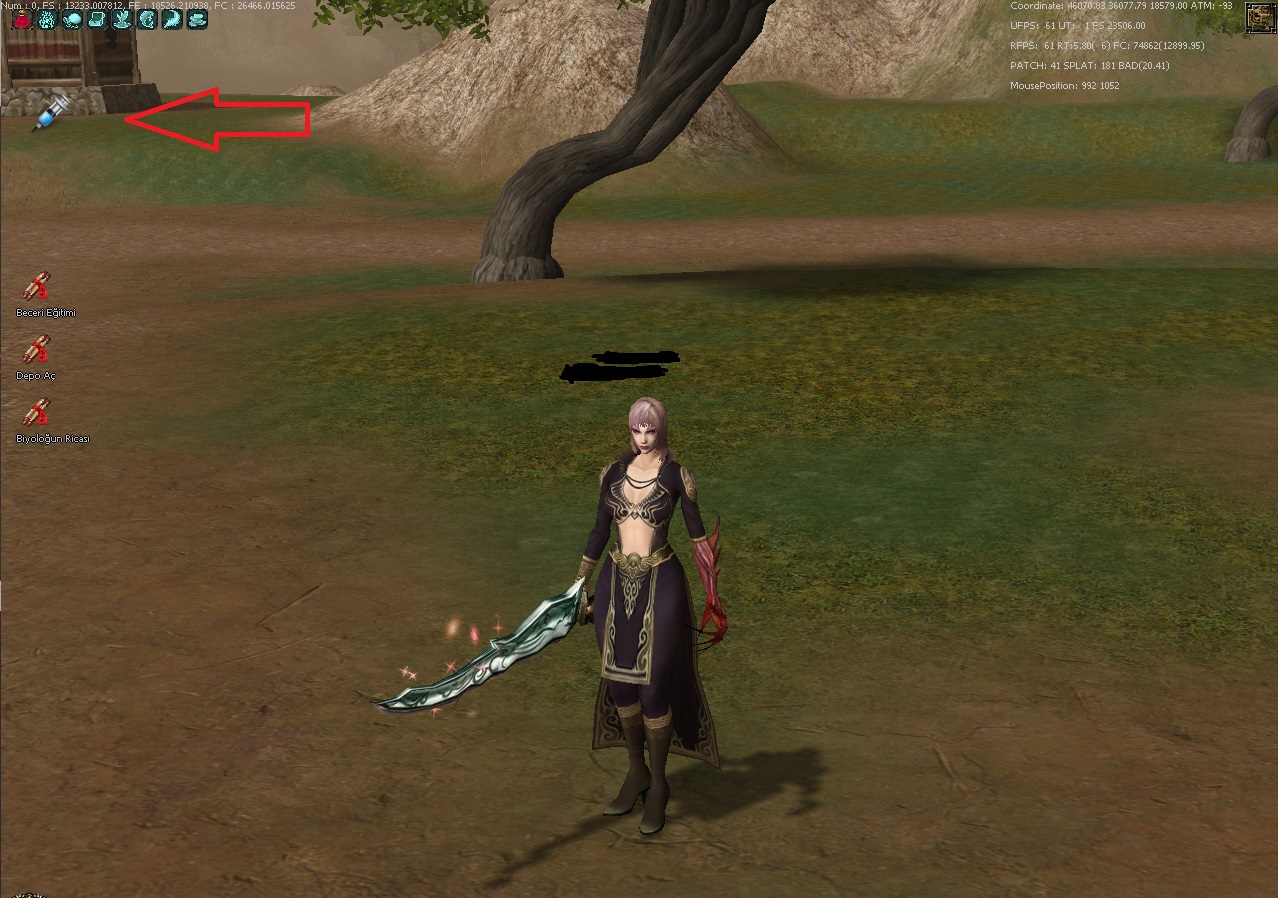This screenshot has width=1278, height=898.
Task: Click the teal treasure chest buff icon
Action: pos(97,19)
